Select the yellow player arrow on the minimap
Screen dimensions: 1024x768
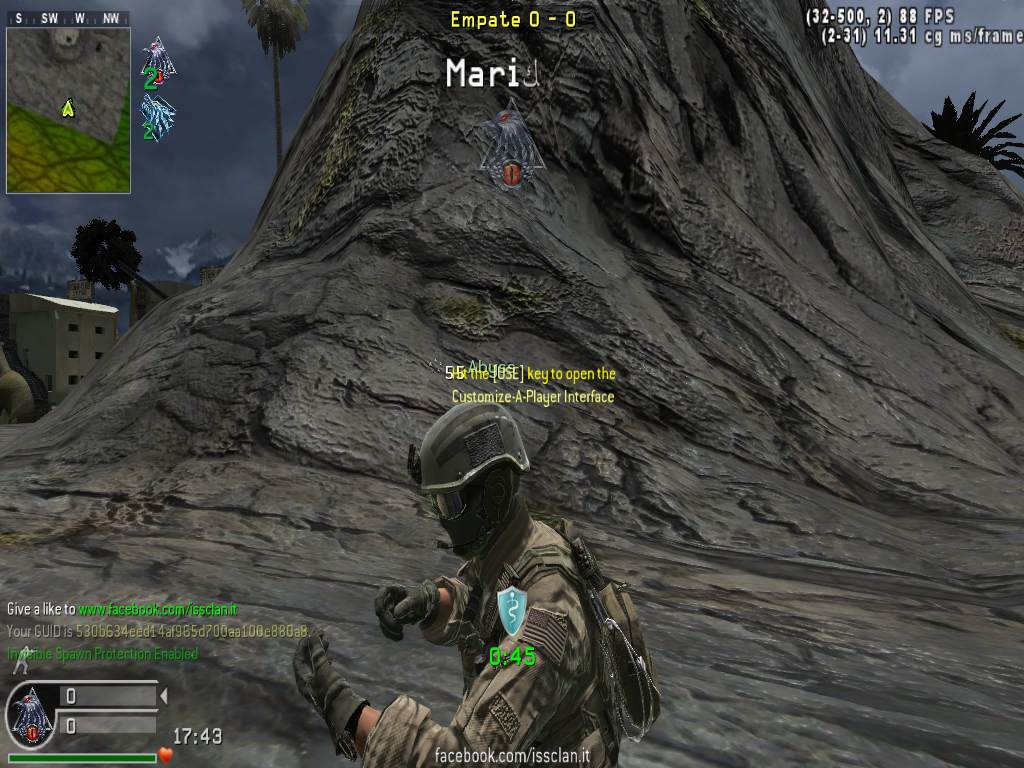click(68, 105)
